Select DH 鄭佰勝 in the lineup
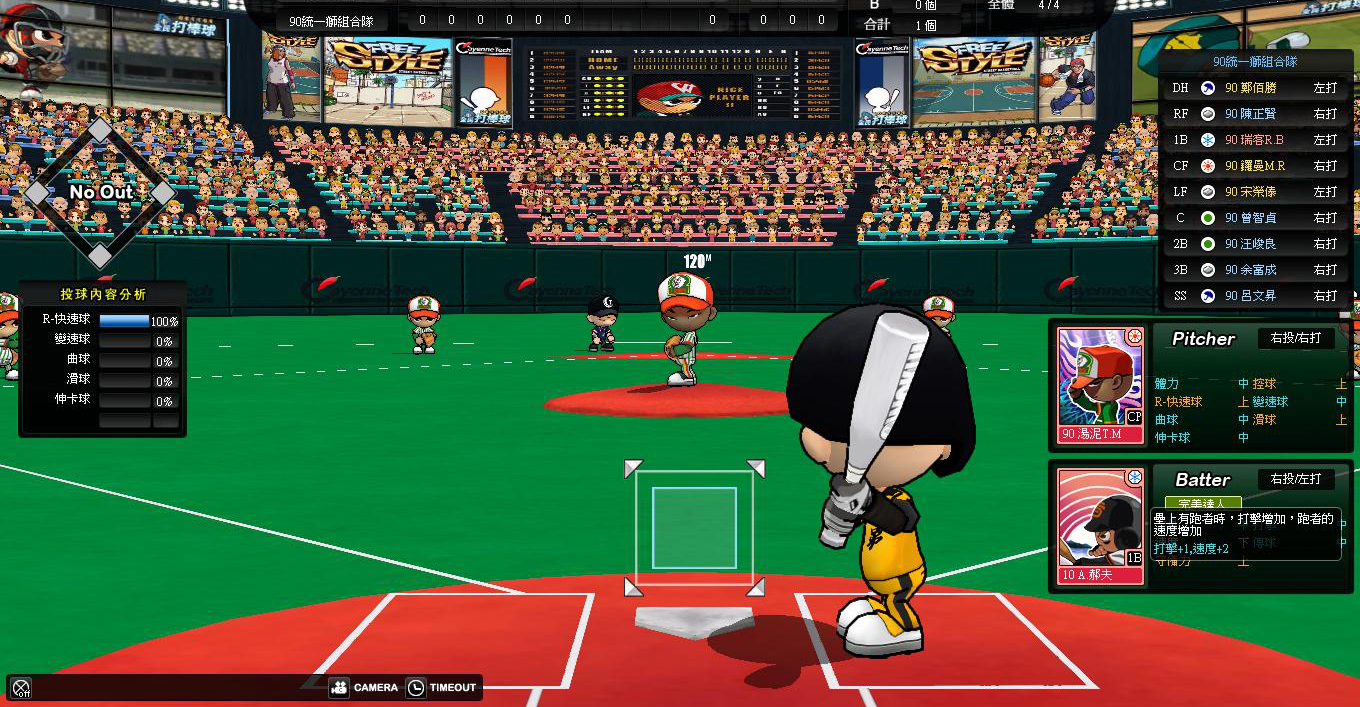Screen dimensions: 1360x707 (x=1256, y=88)
